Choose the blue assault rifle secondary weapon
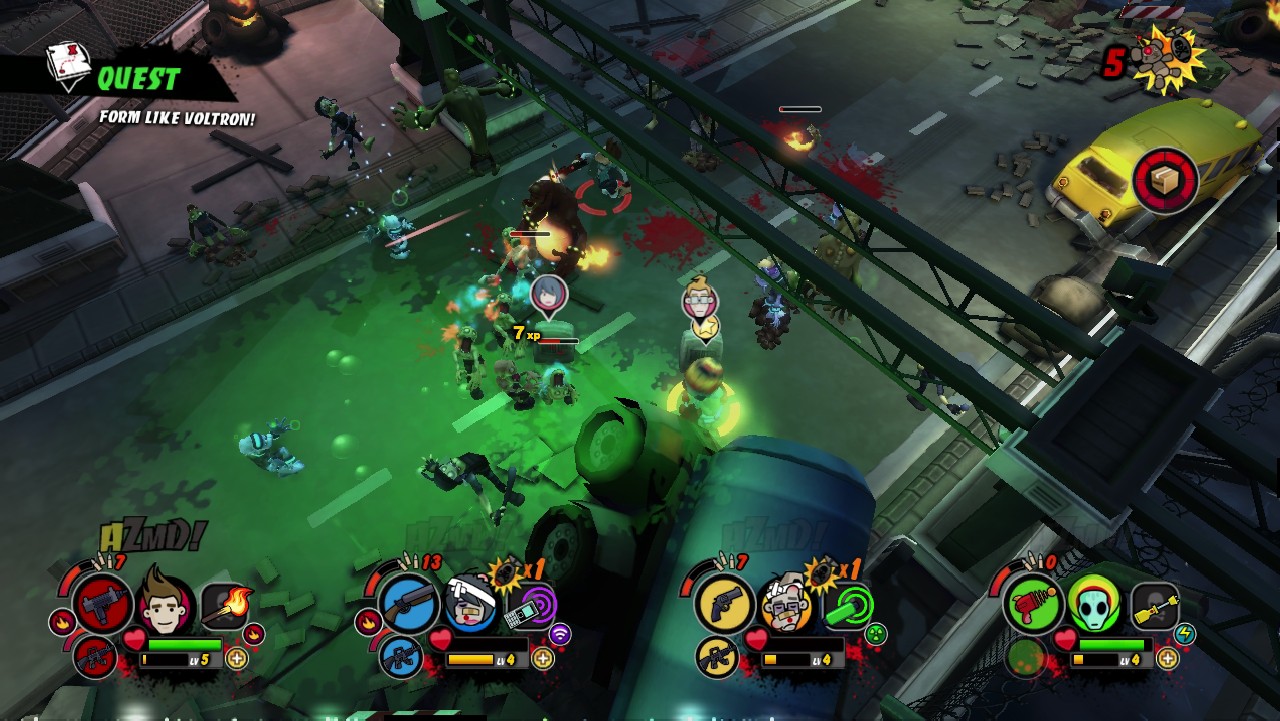The height and width of the screenshot is (721, 1280). [400, 657]
